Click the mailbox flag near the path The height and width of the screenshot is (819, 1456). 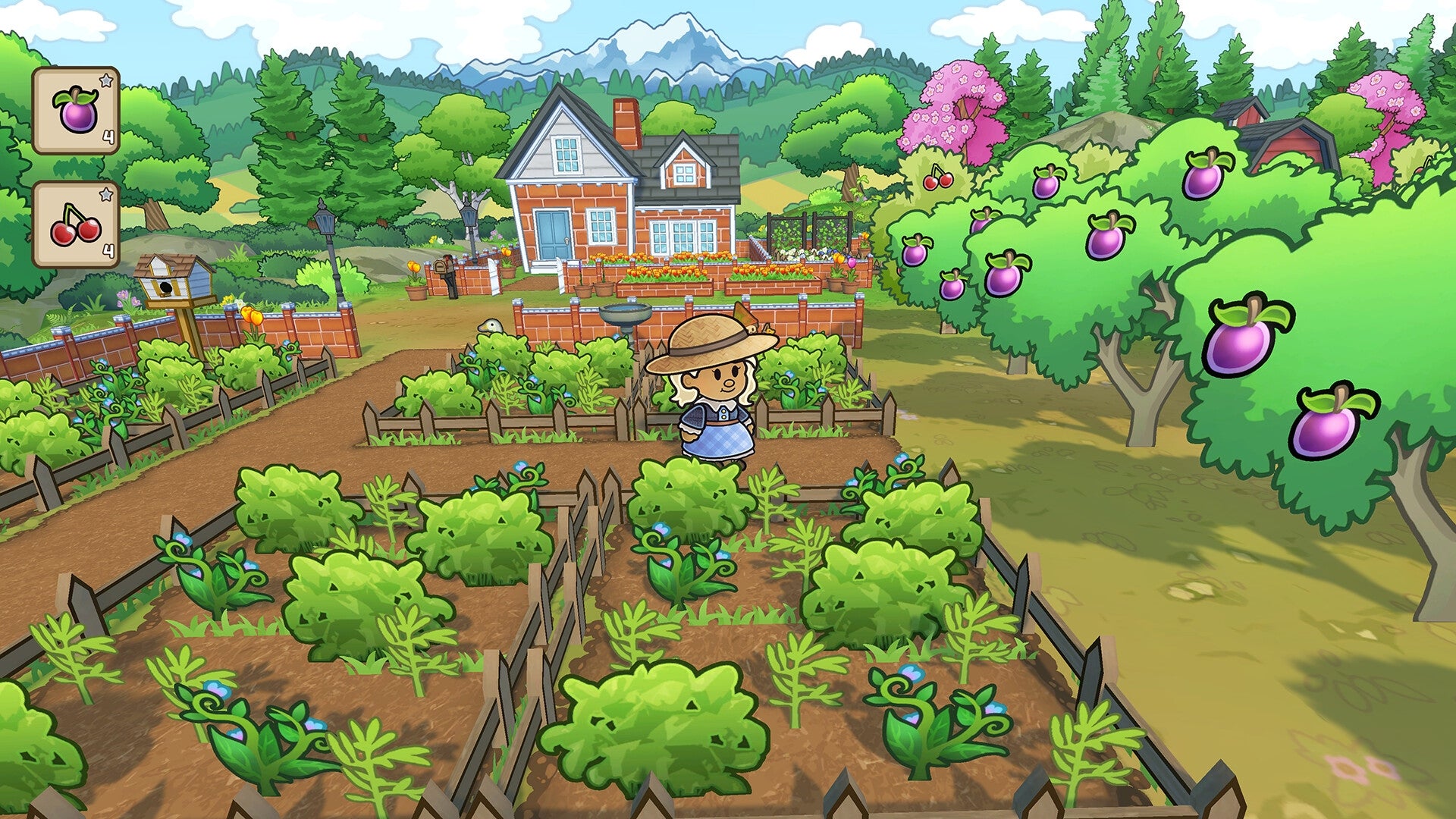pyautogui.click(x=447, y=261)
